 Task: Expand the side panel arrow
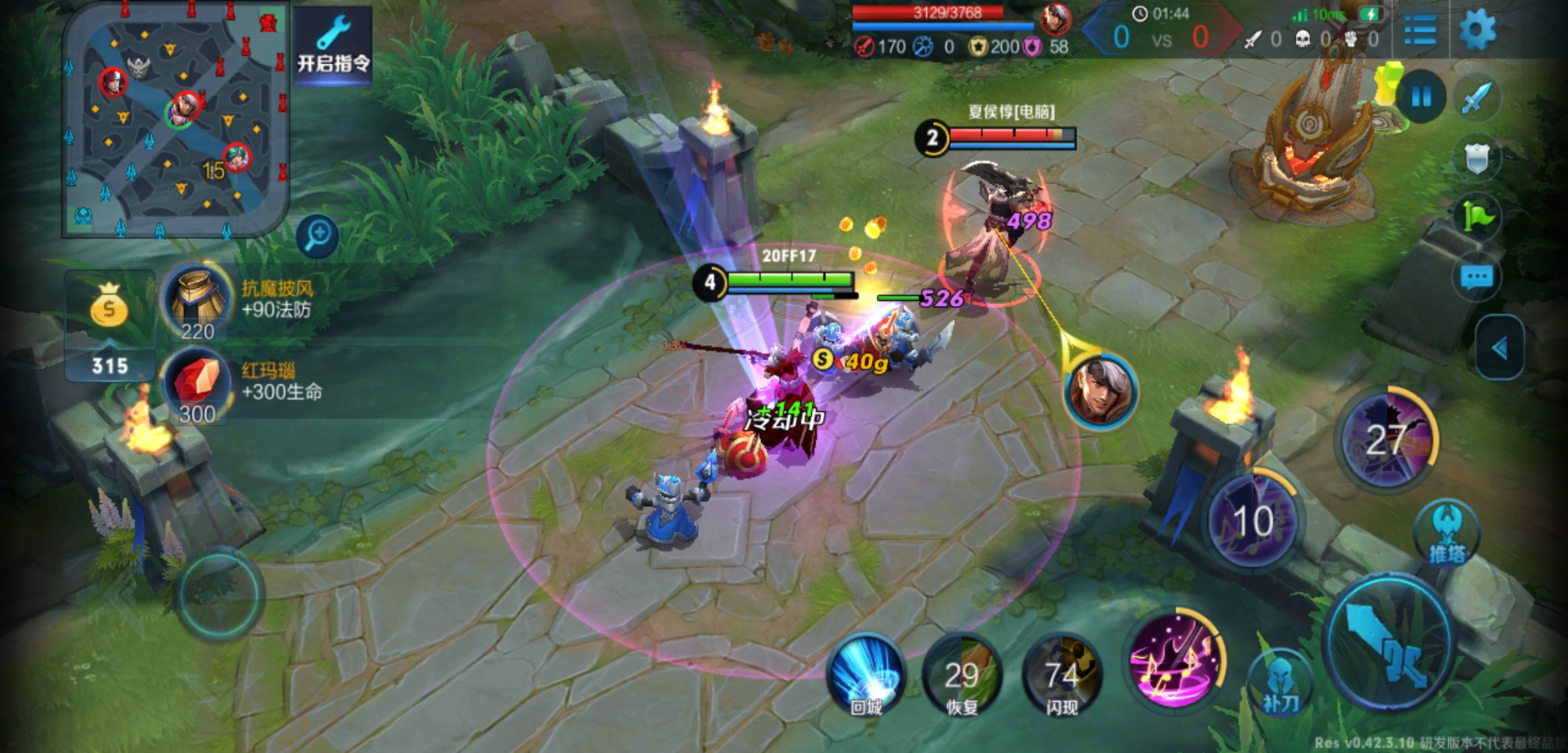1500,347
